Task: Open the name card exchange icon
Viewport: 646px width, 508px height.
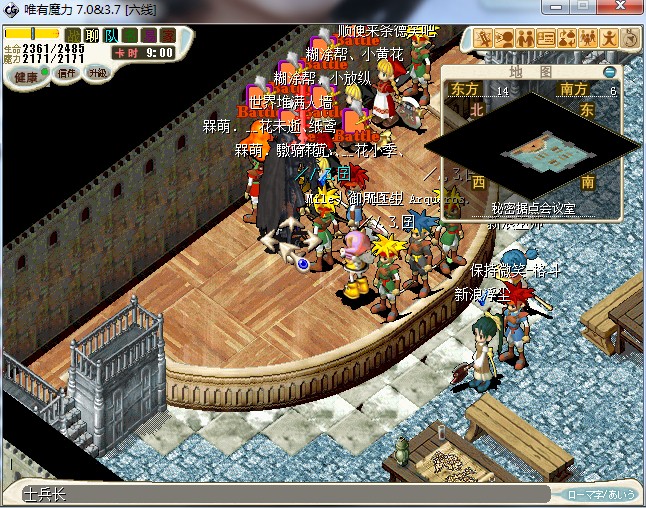Action: (547, 39)
